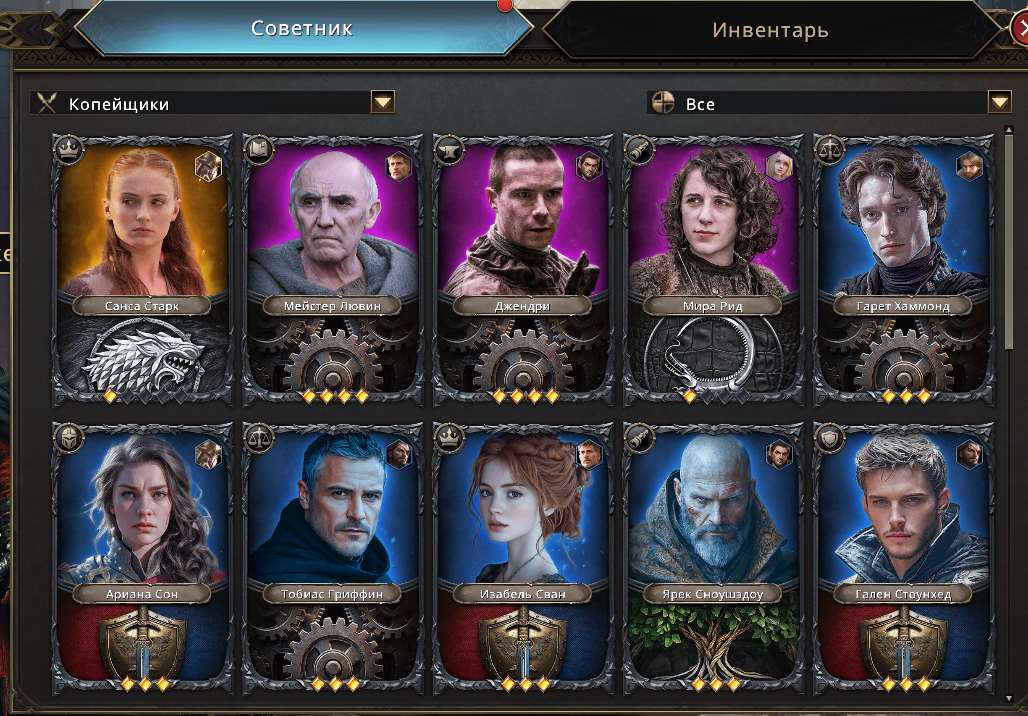
Task: Expand the Копейщики troop filter dropdown
Action: [383, 102]
